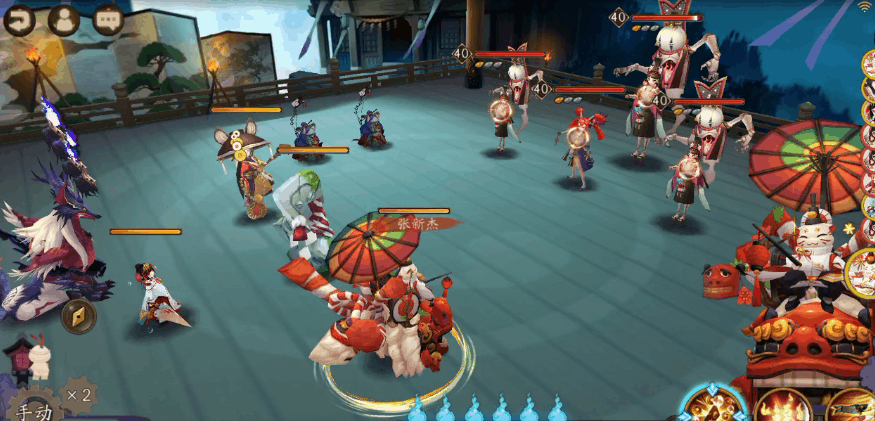Open the player profile icon
The height and width of the screenshot is (421, 875).
click(63, 19)
